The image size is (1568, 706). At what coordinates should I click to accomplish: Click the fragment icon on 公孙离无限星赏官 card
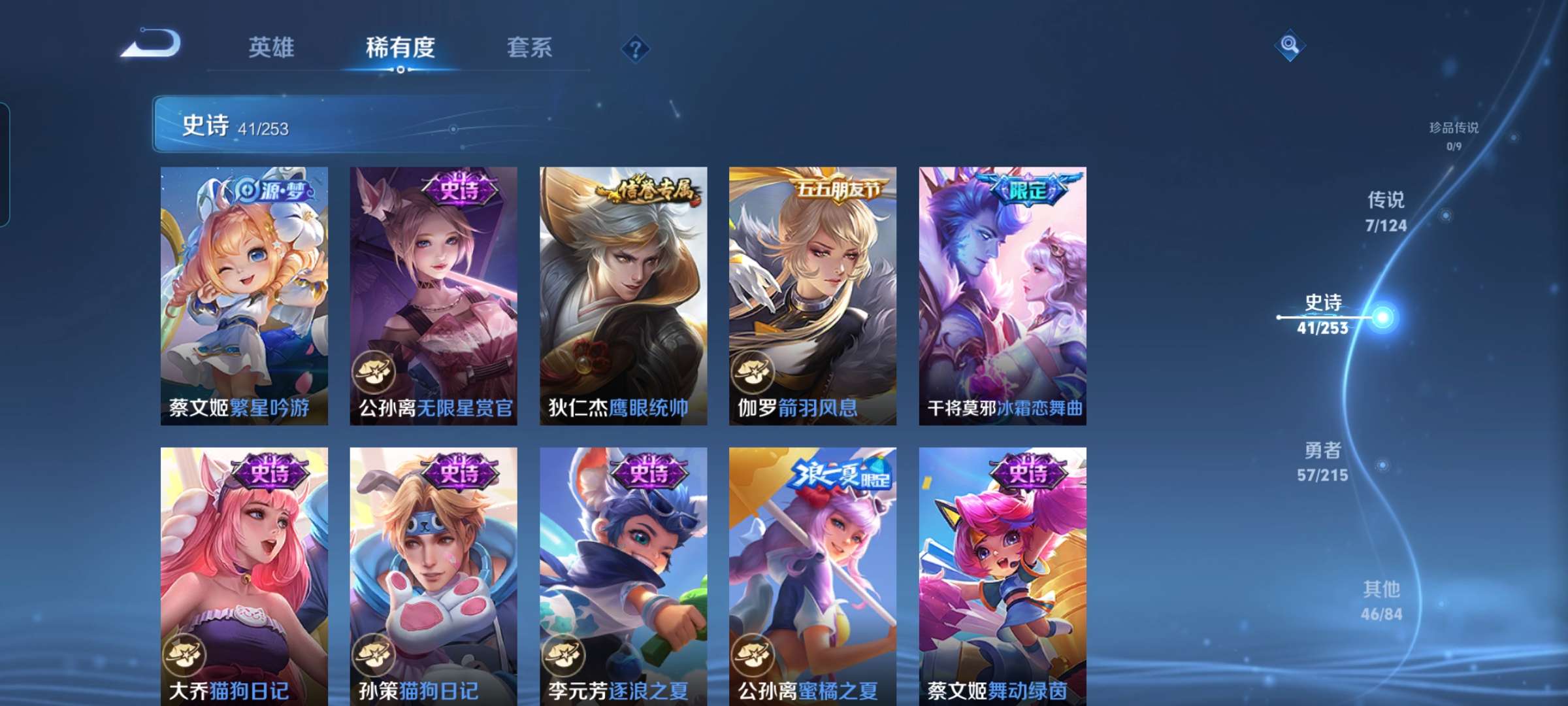click(372, 372)
